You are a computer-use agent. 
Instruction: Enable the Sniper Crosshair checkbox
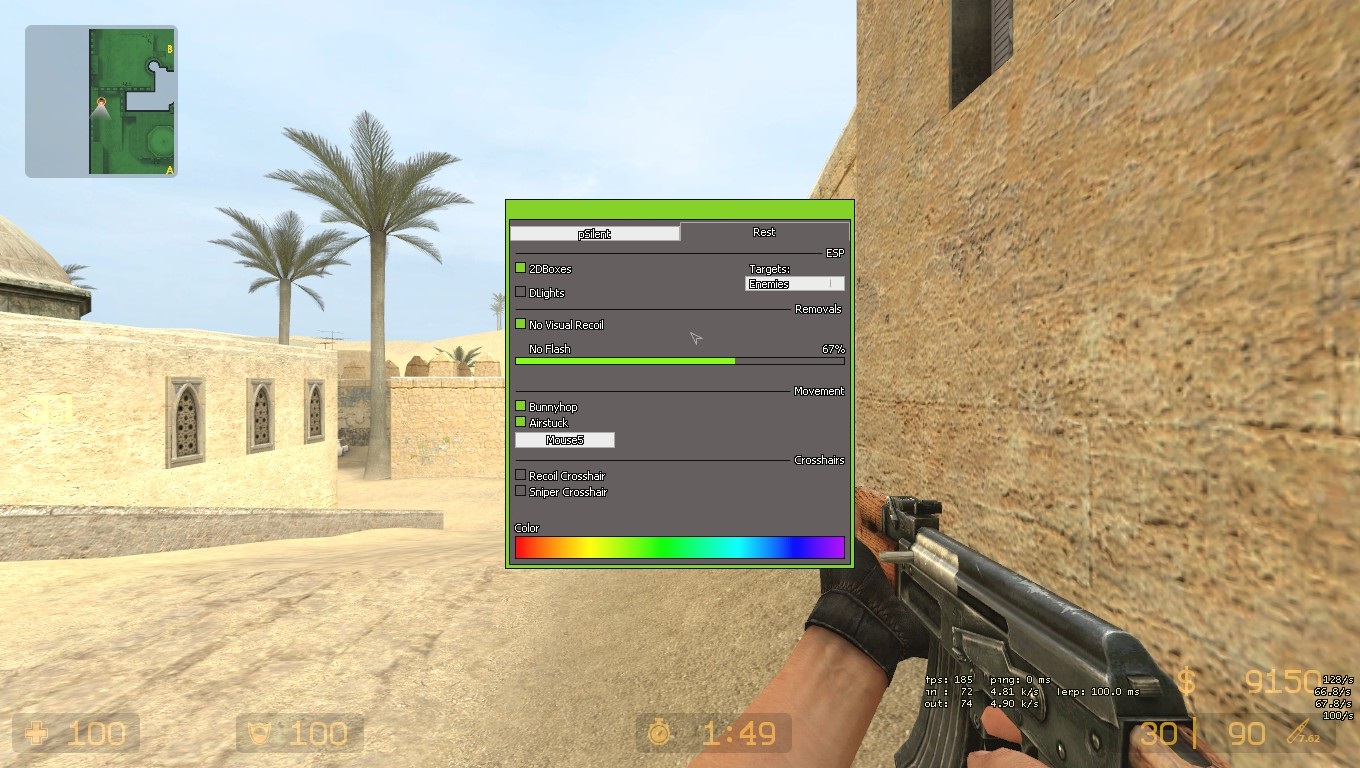pyautogui.click(x=520, y=491)
